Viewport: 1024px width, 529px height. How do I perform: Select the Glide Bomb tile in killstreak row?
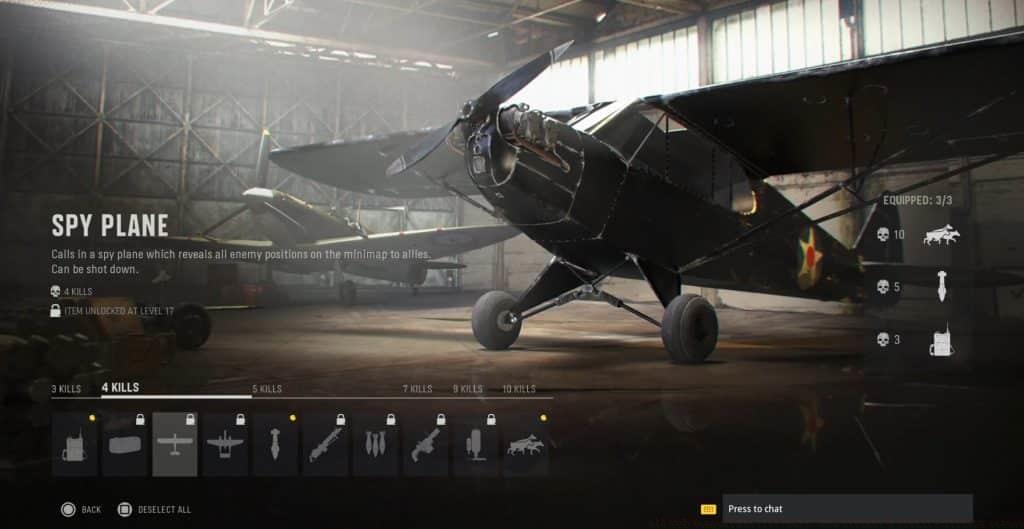pyautogui.click(x=275, y=445)
